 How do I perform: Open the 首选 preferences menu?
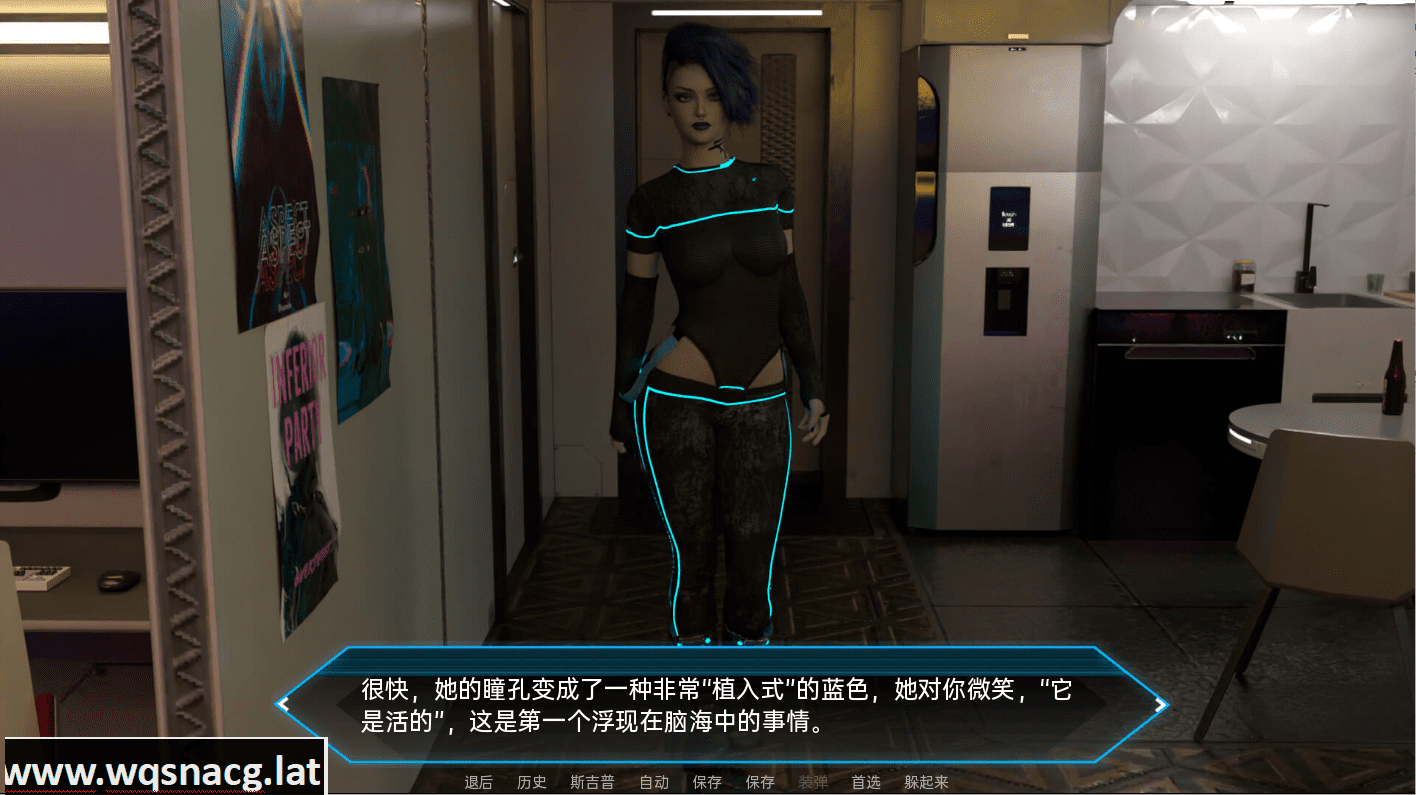tap(868, 783)
